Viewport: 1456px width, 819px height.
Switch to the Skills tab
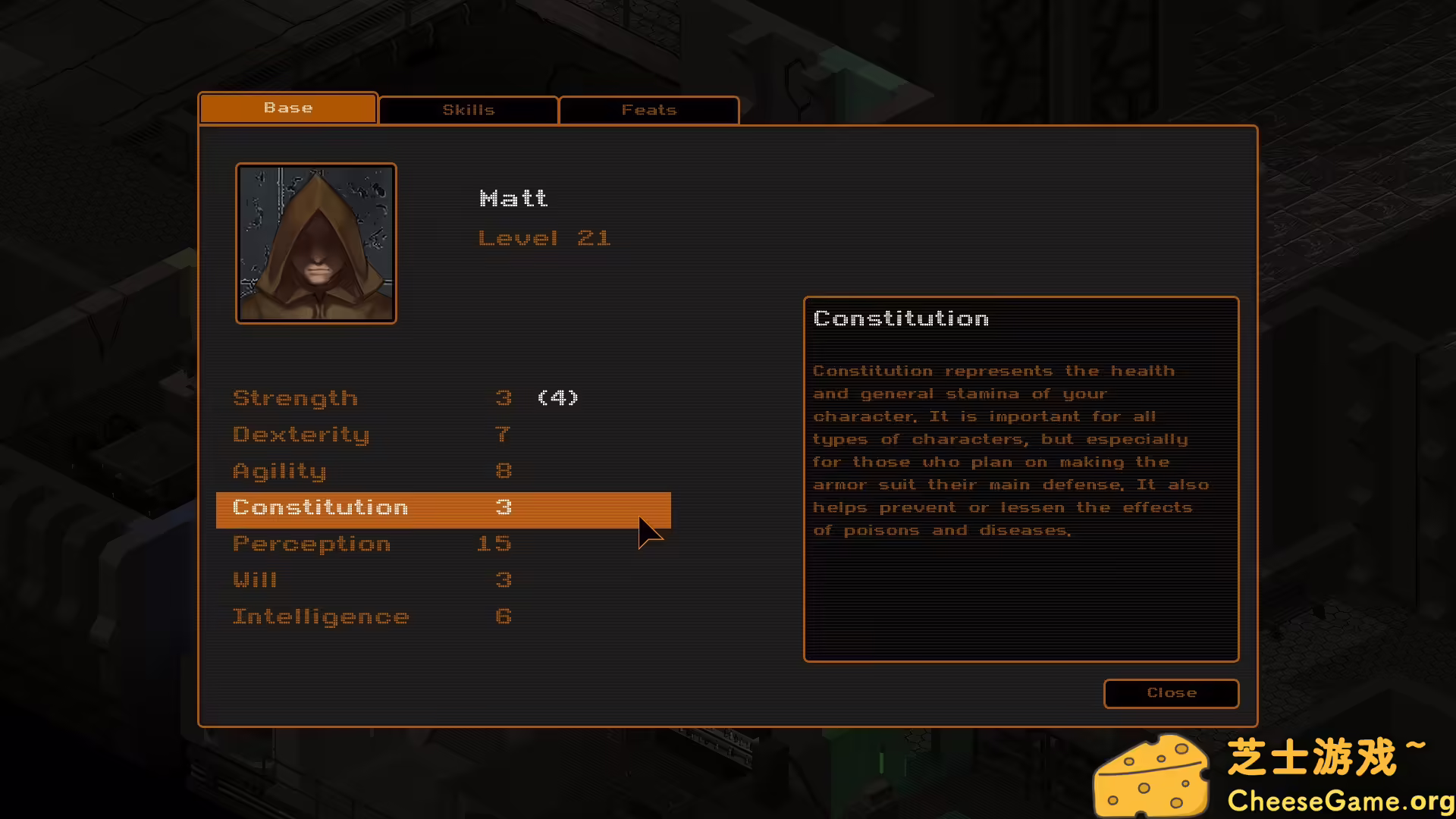pyautogui.click(x=468, y=110)
